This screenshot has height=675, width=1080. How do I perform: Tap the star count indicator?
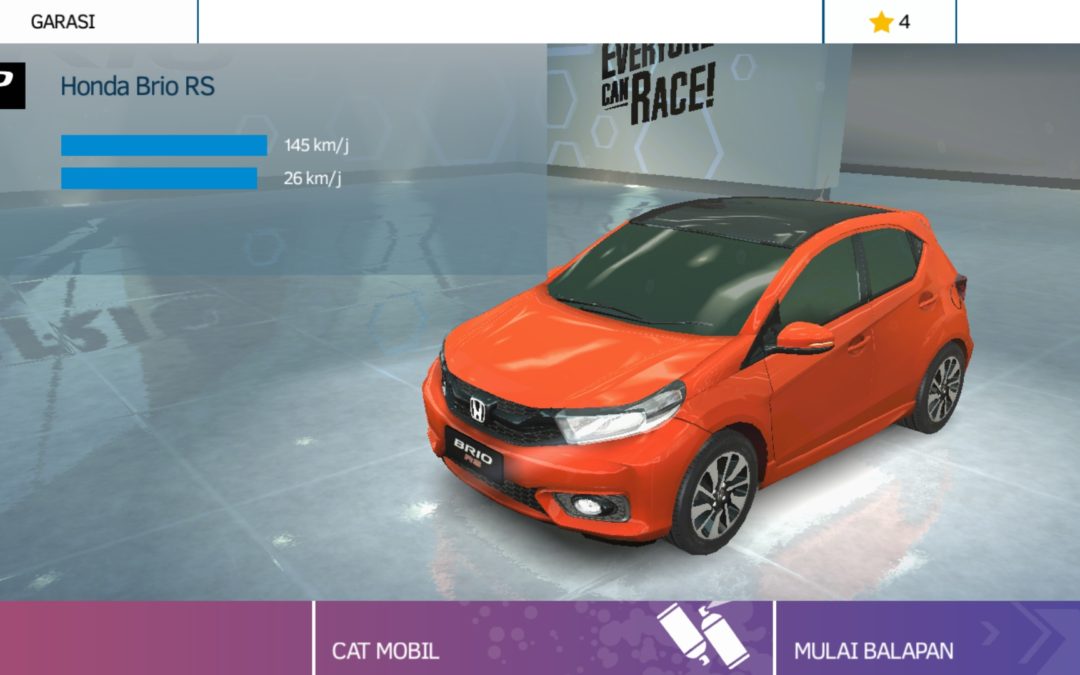pyautogui.click(x=889, y=21)
